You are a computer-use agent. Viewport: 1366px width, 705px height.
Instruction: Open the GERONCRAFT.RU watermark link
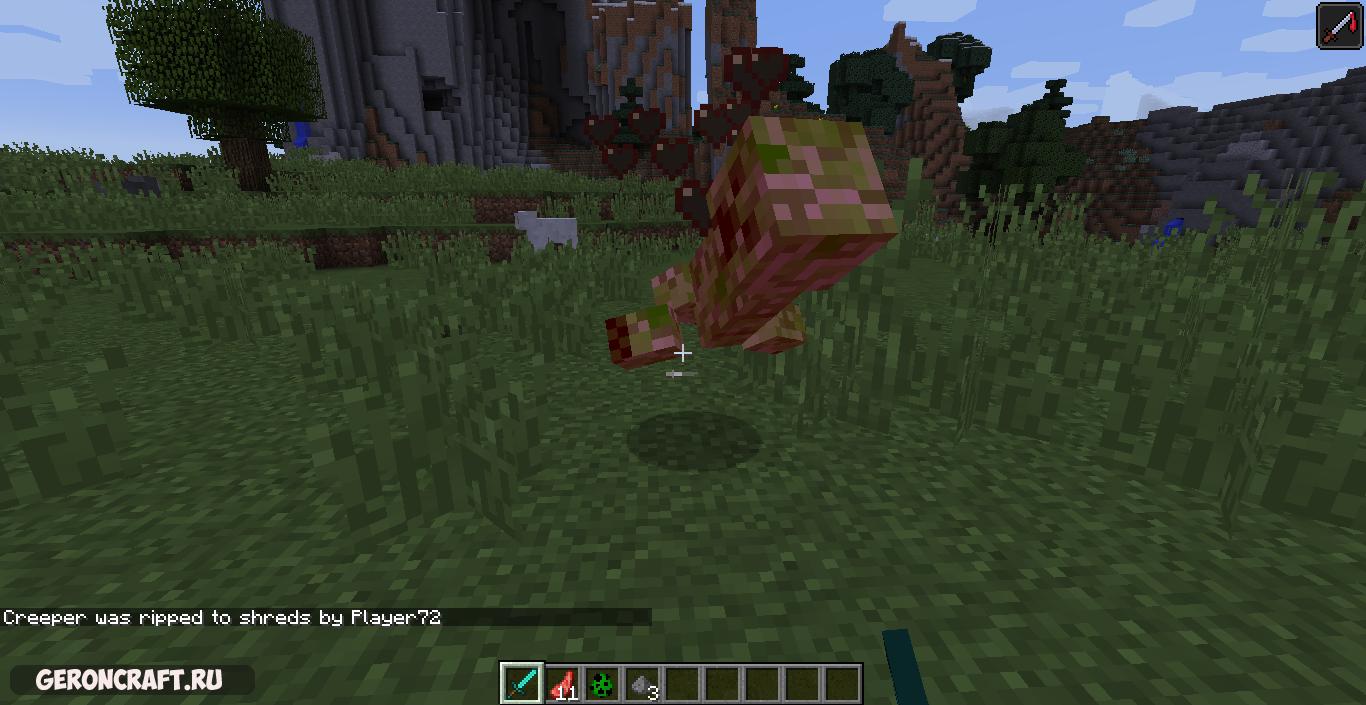point(129,680)
